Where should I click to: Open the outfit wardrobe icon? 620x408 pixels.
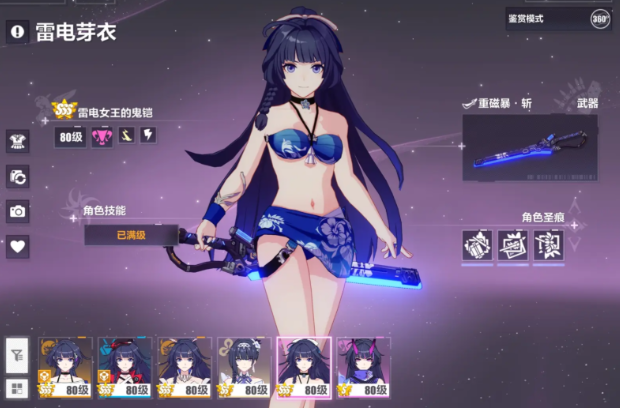(x=17, y=141)
